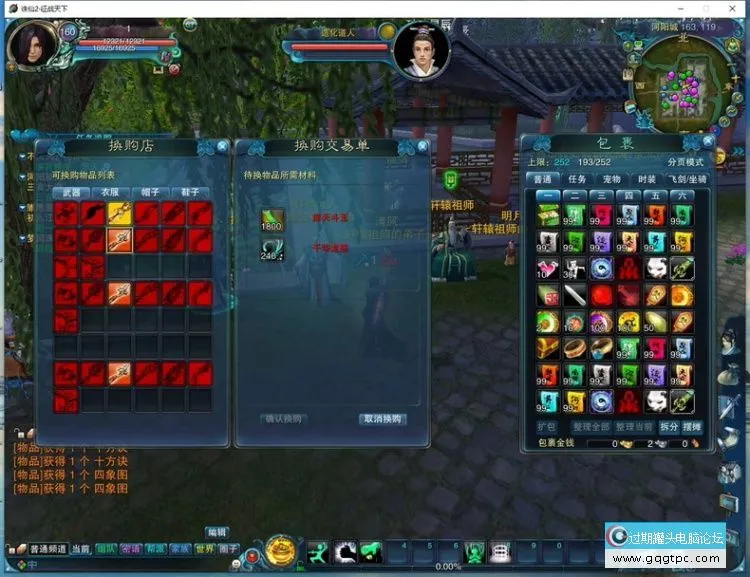Click 取消换购 to cancel the exchange
This screenshot has height=577, width=750.
pos(382,419)
